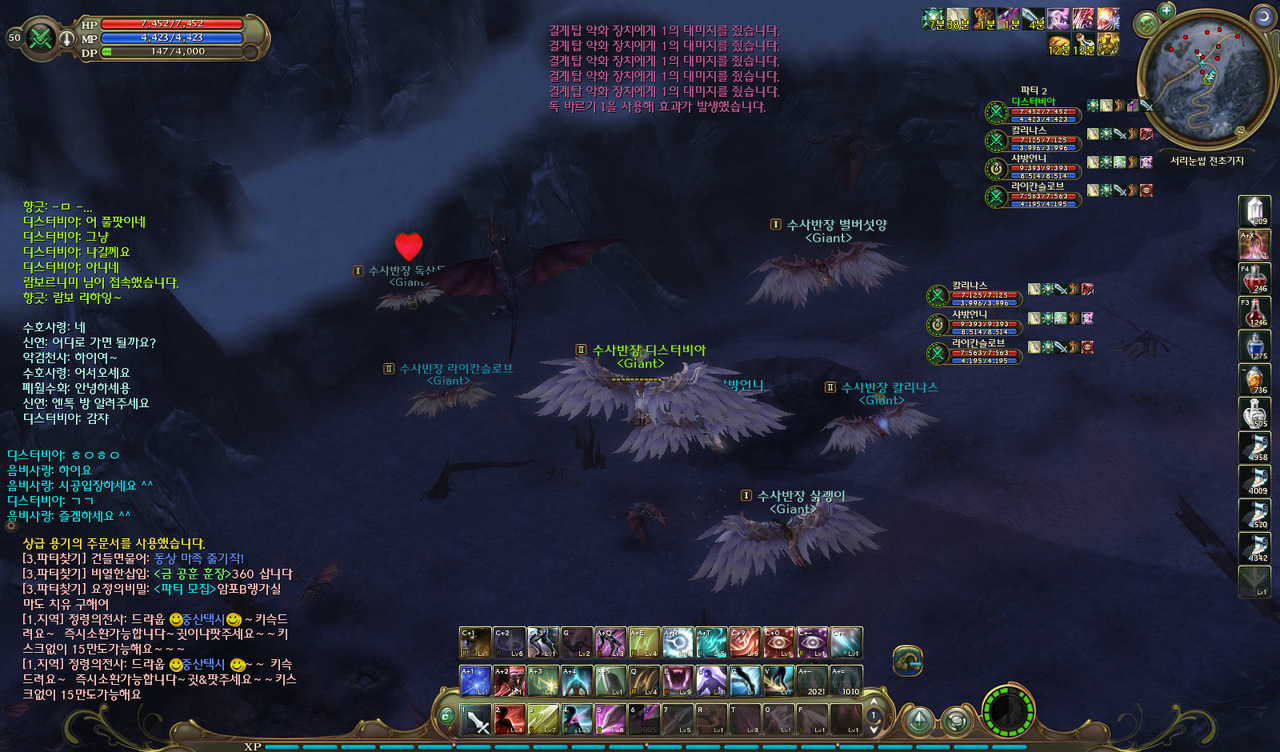
Task: Activate the red eye skill marked C+0
Action: [x=778, y=642]
